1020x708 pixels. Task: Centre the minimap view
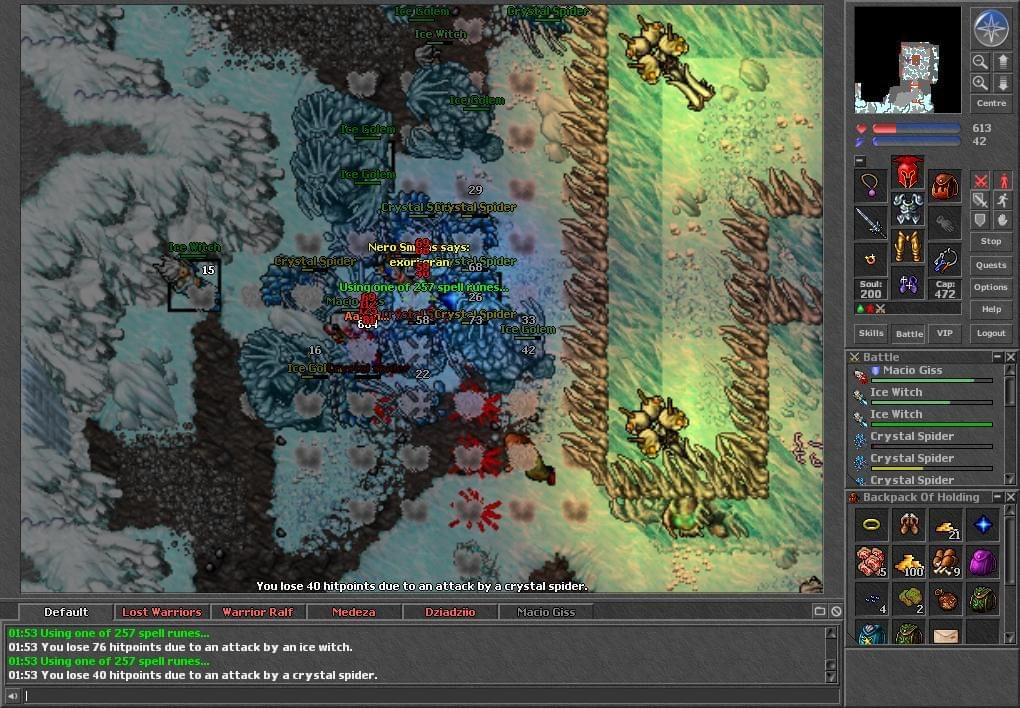[x=990, y=103]
